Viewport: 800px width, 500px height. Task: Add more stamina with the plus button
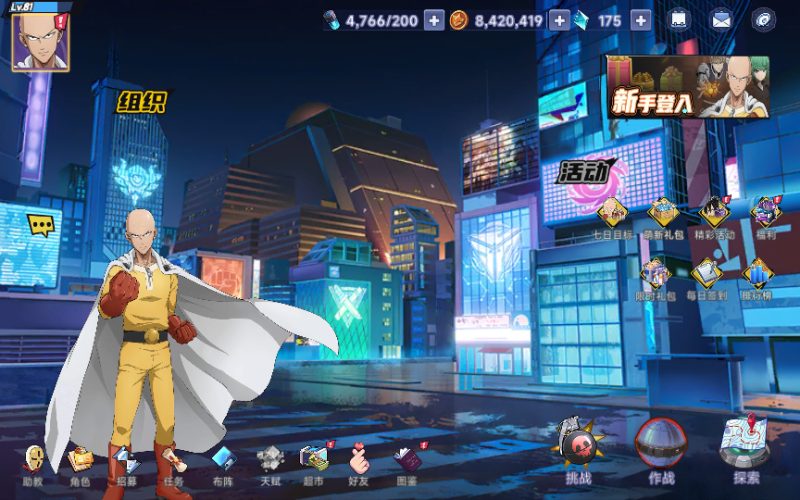click(x=433, y=20)
